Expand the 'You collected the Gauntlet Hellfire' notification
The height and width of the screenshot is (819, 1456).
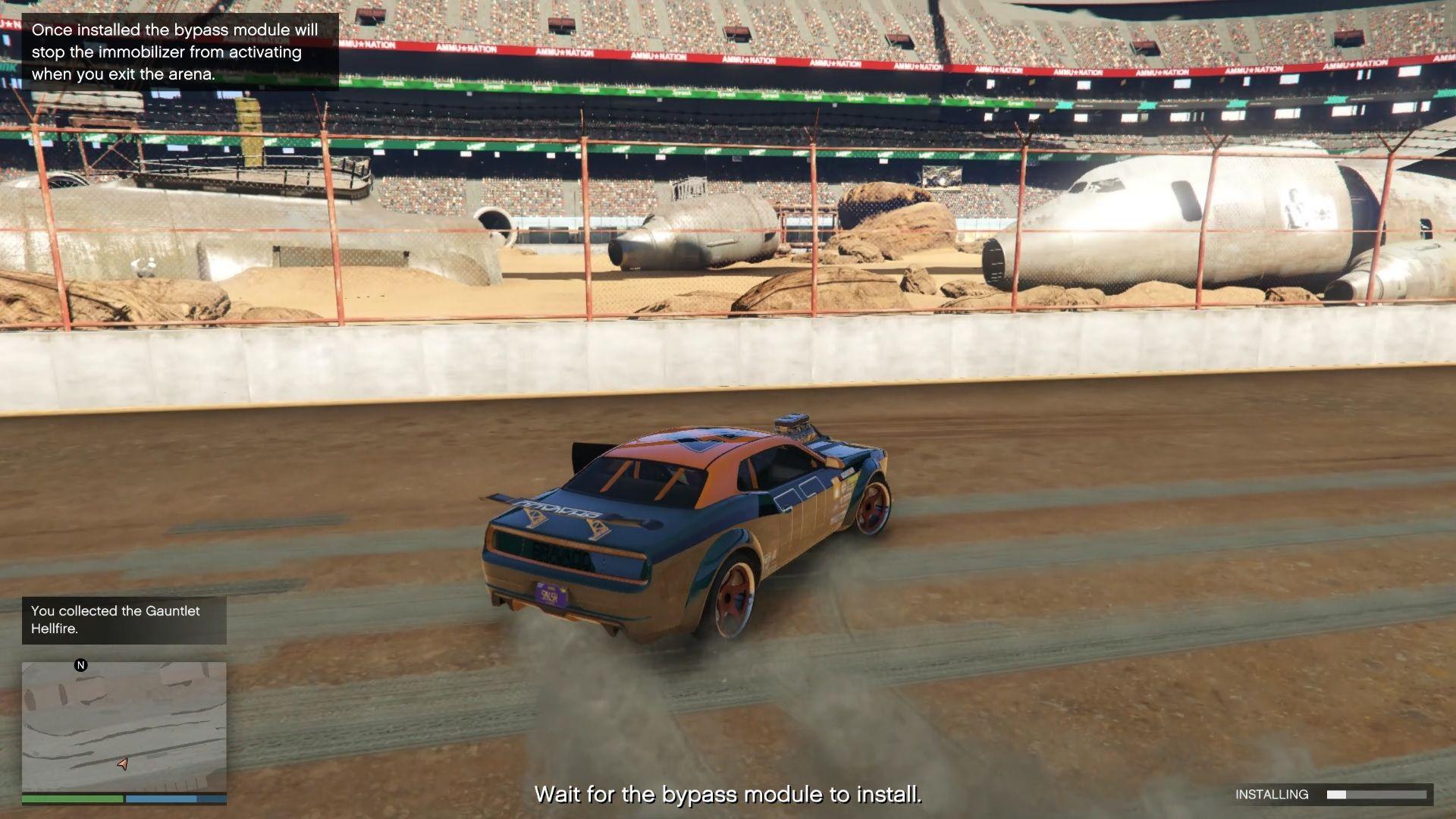coord(124,620)
